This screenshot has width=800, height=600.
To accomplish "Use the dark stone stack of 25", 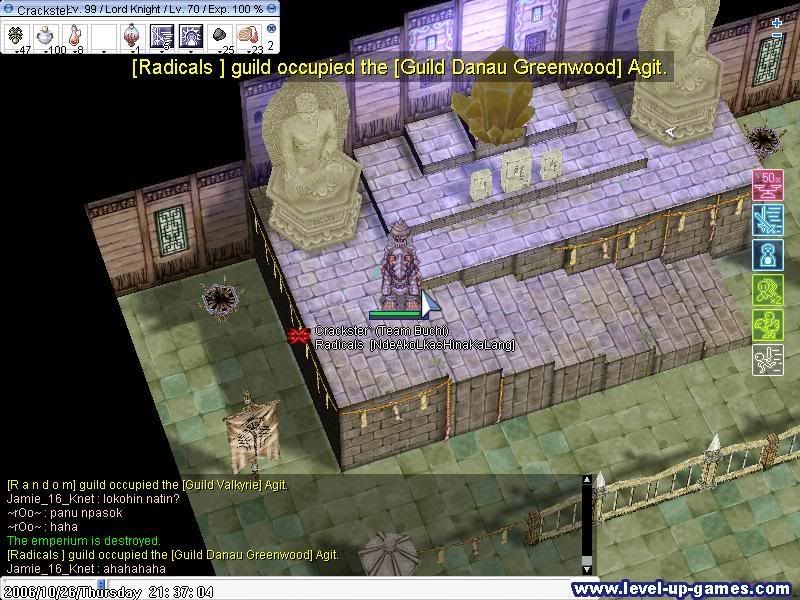I will (220, 36).
